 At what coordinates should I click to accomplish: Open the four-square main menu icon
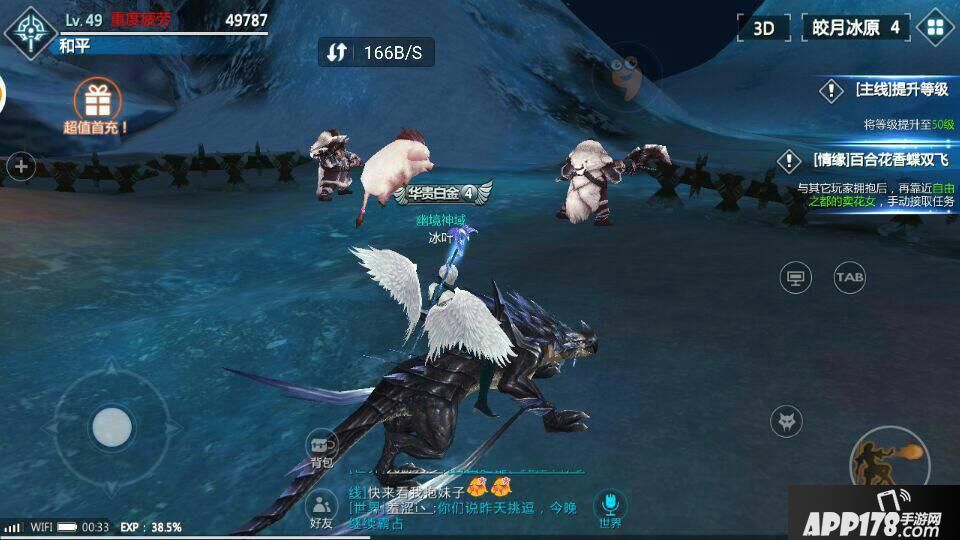tap(936, 27)
